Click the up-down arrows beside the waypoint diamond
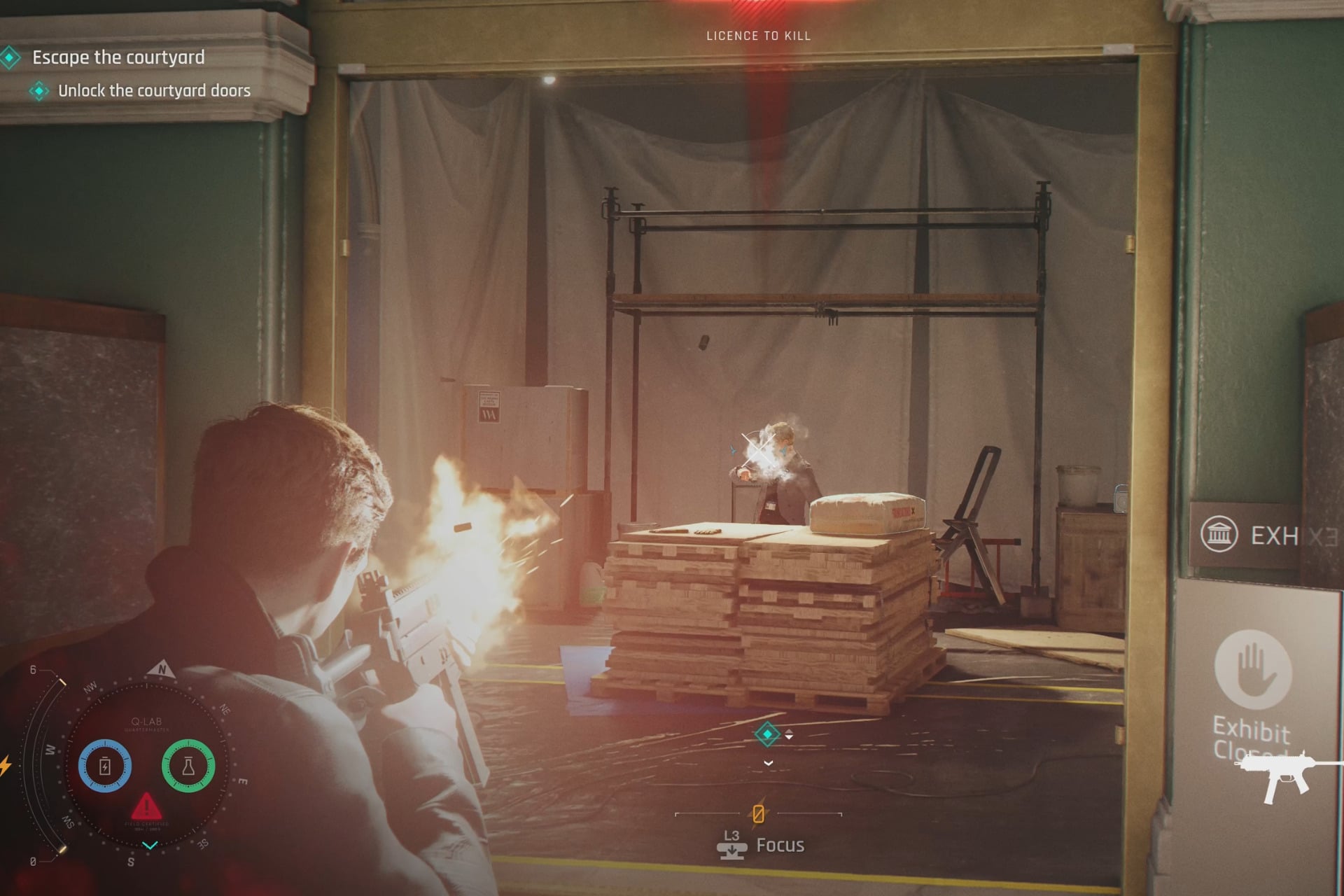The height and width of the screenshot is (896, 1344). pos(788,734)
